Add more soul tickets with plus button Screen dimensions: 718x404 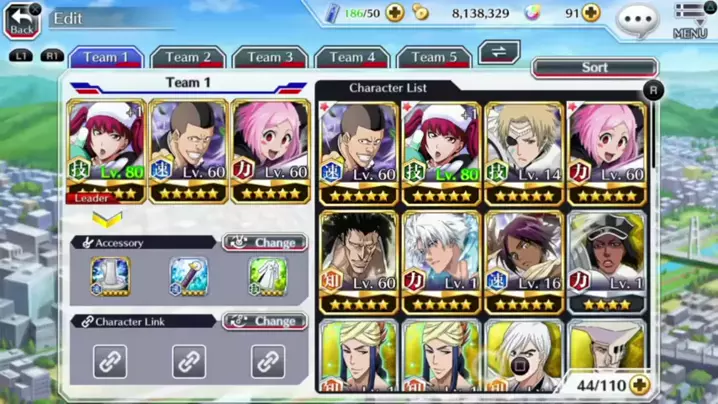(x=395, y=13)
